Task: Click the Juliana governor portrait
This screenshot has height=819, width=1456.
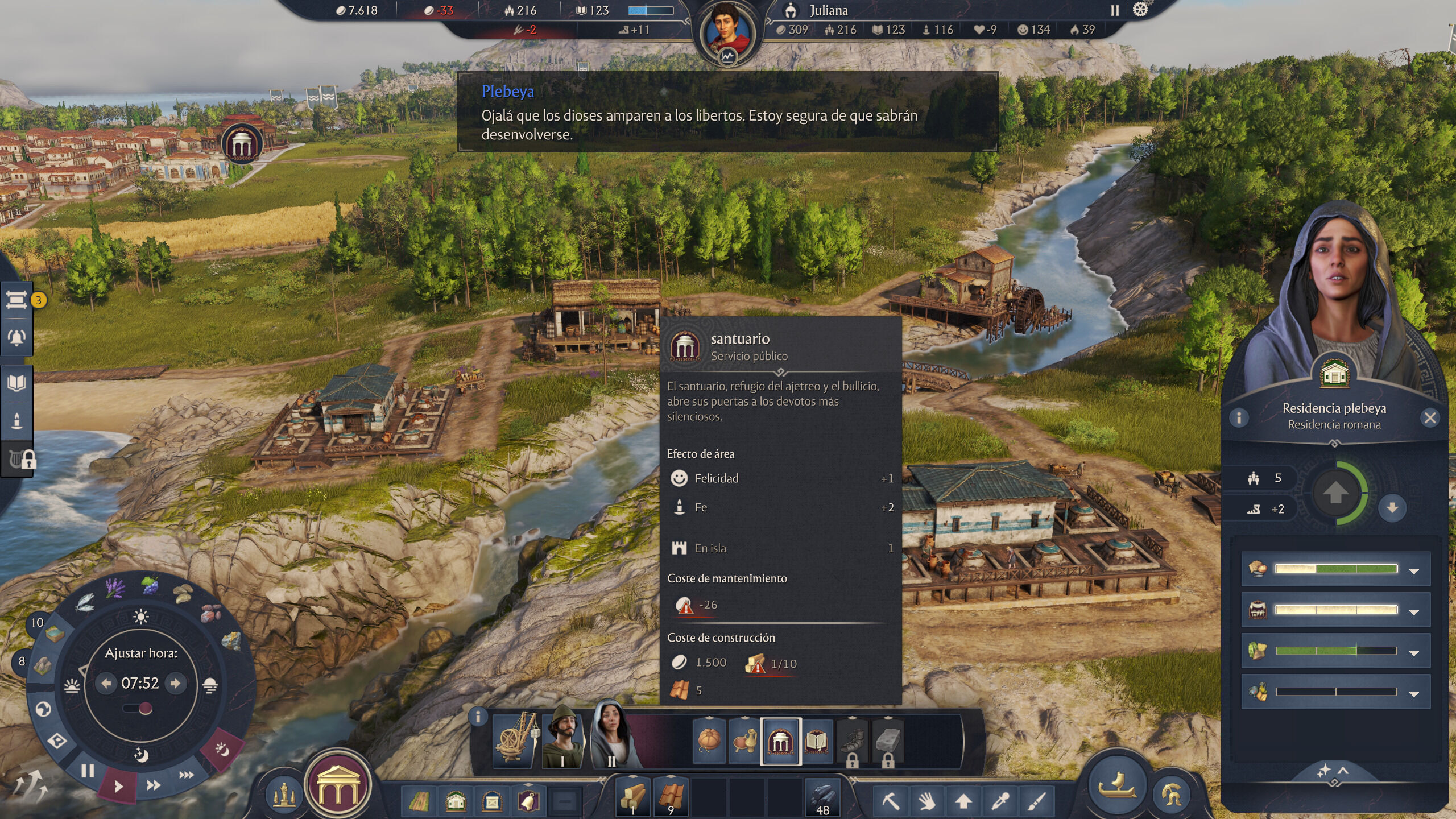Action: (x=727, y=32)
